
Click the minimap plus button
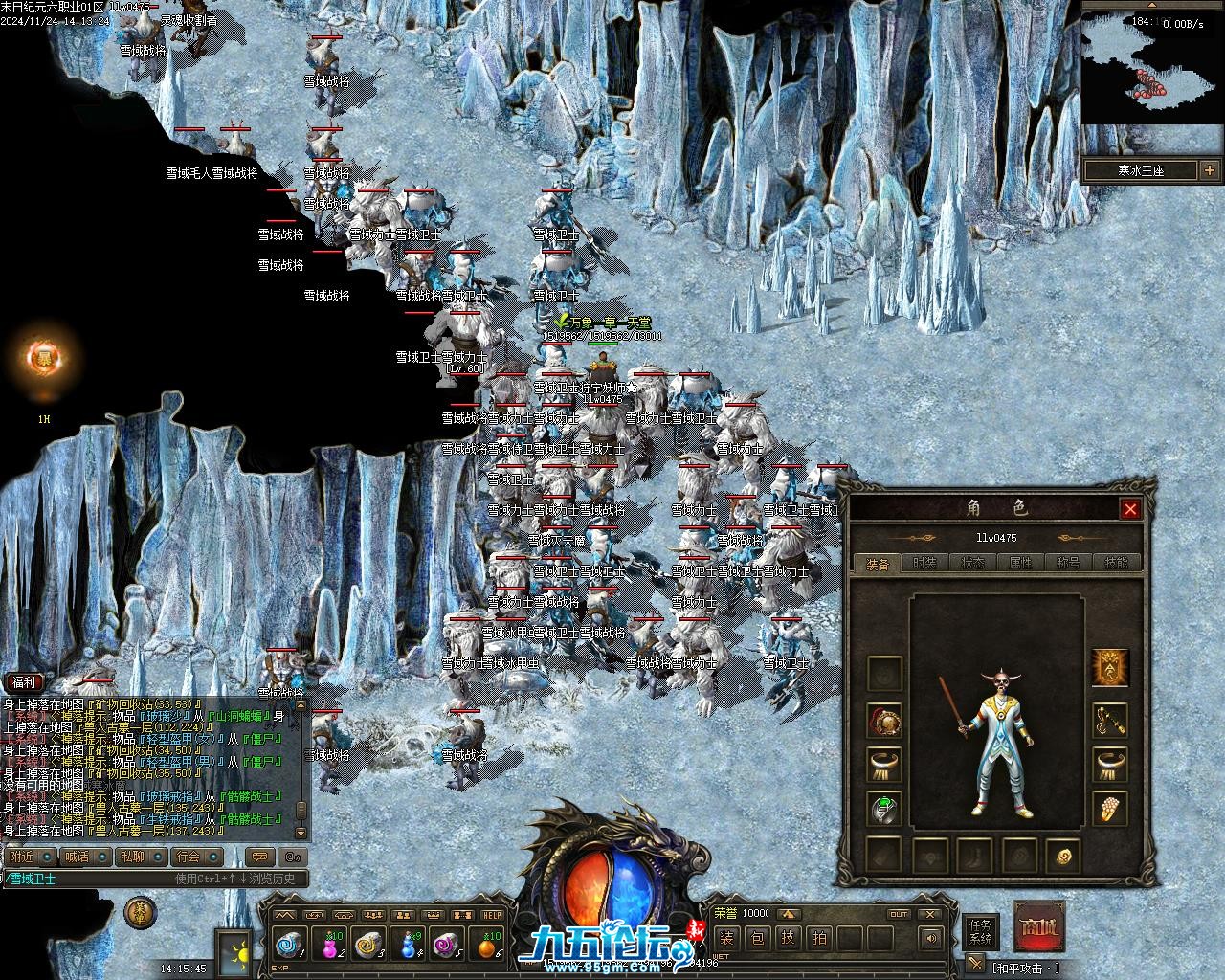1209,170
